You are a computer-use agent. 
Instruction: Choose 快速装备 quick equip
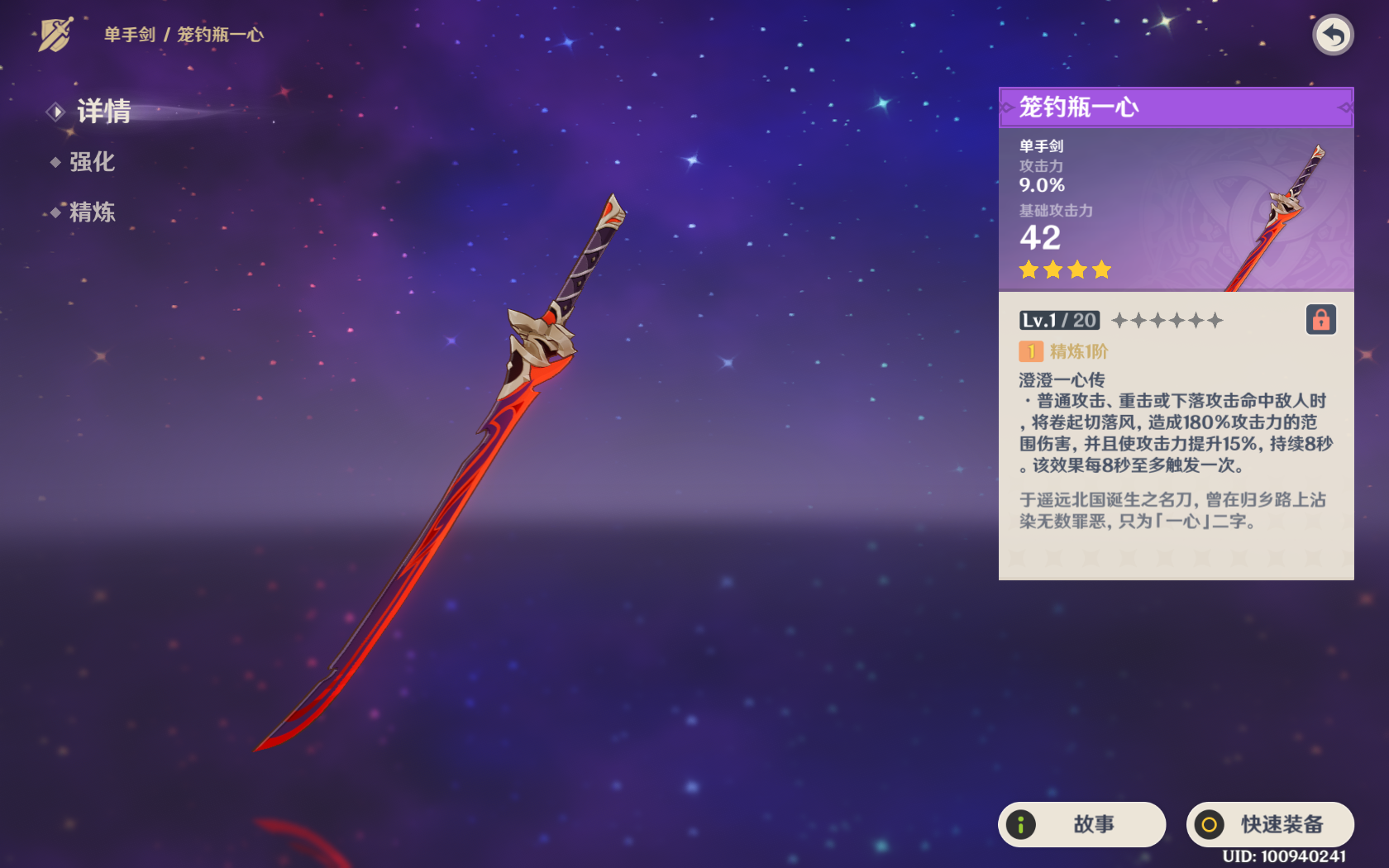1270,824
